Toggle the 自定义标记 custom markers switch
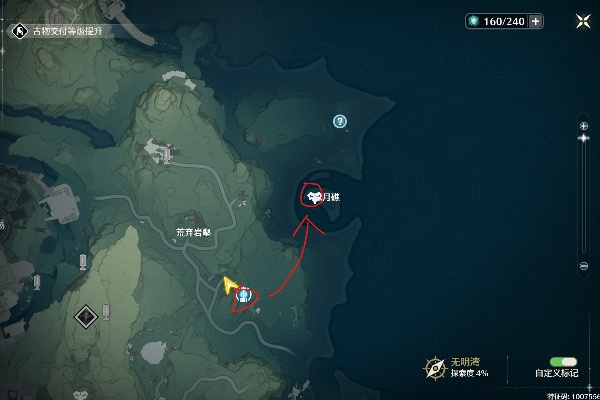The image size is (600, 400). [x=556, y=361]
